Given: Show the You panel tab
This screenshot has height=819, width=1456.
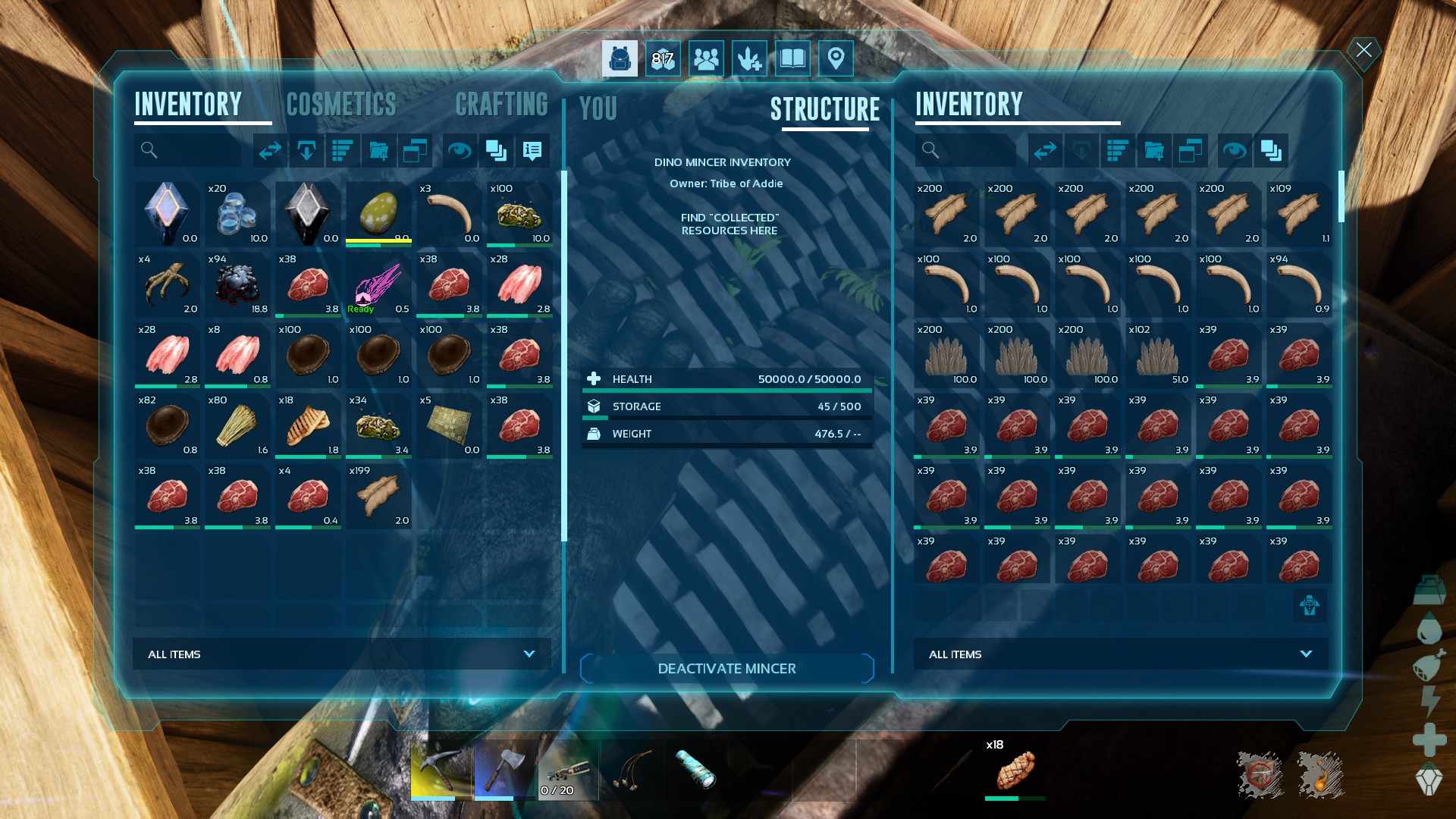Looking at the screenshot, I should (598, 109).
